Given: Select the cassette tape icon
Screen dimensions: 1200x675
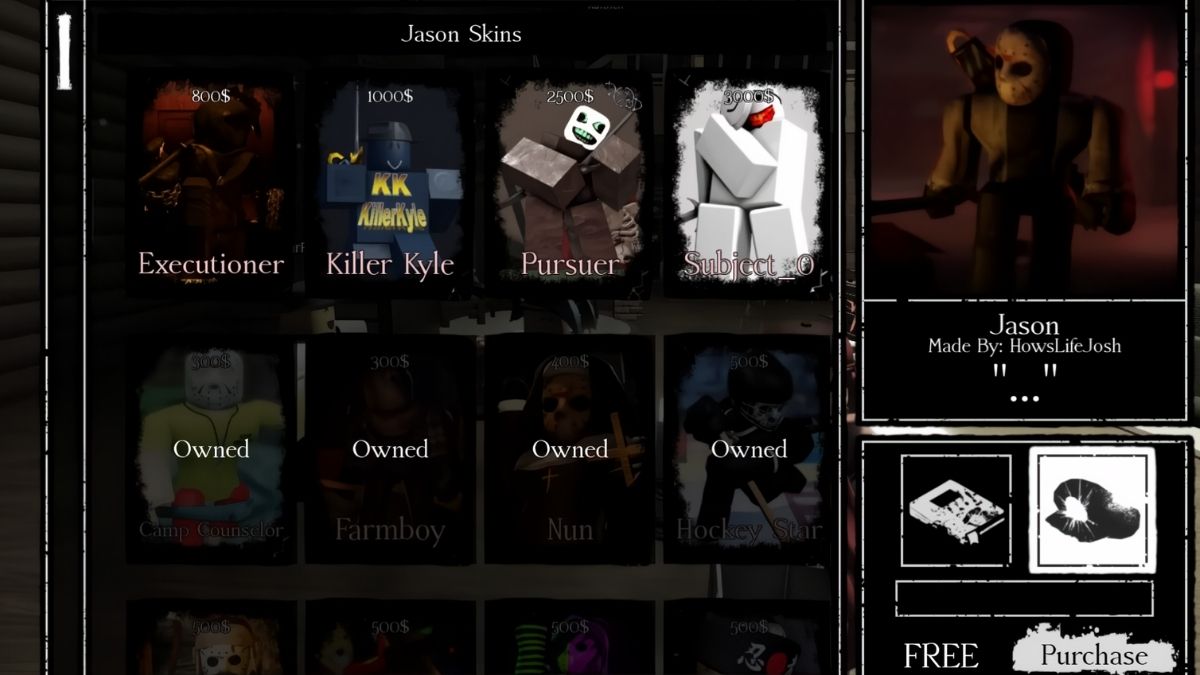Looking at the screenshot, I should pos(955,510).
